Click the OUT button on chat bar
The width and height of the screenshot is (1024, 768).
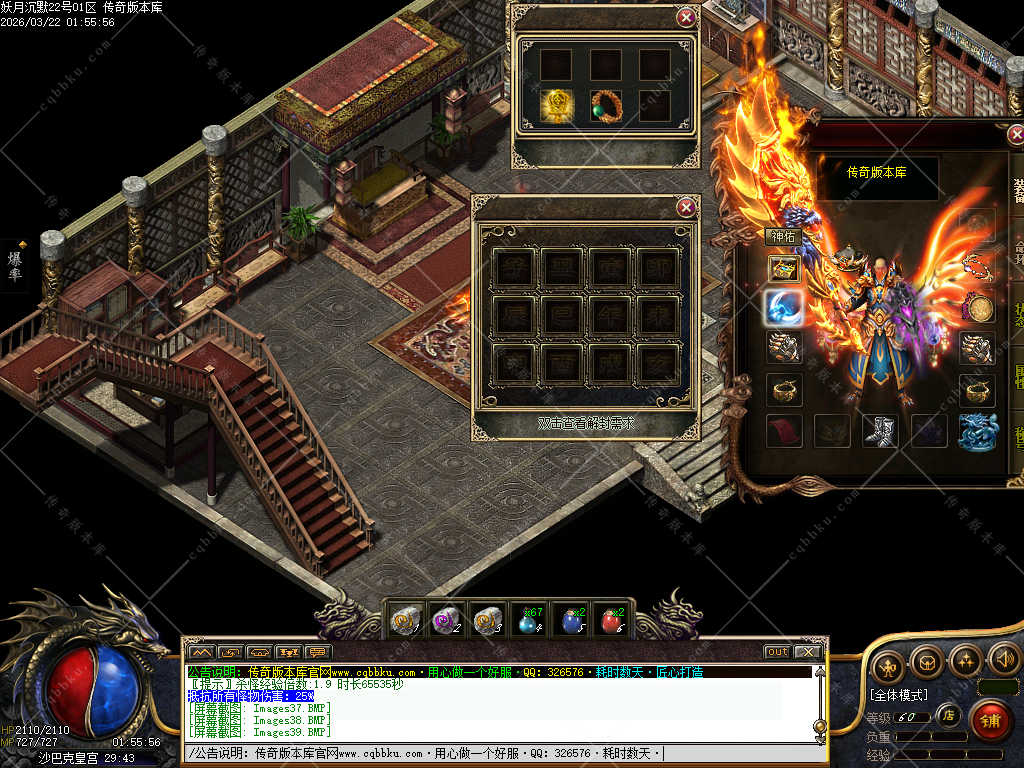[777, 652]
